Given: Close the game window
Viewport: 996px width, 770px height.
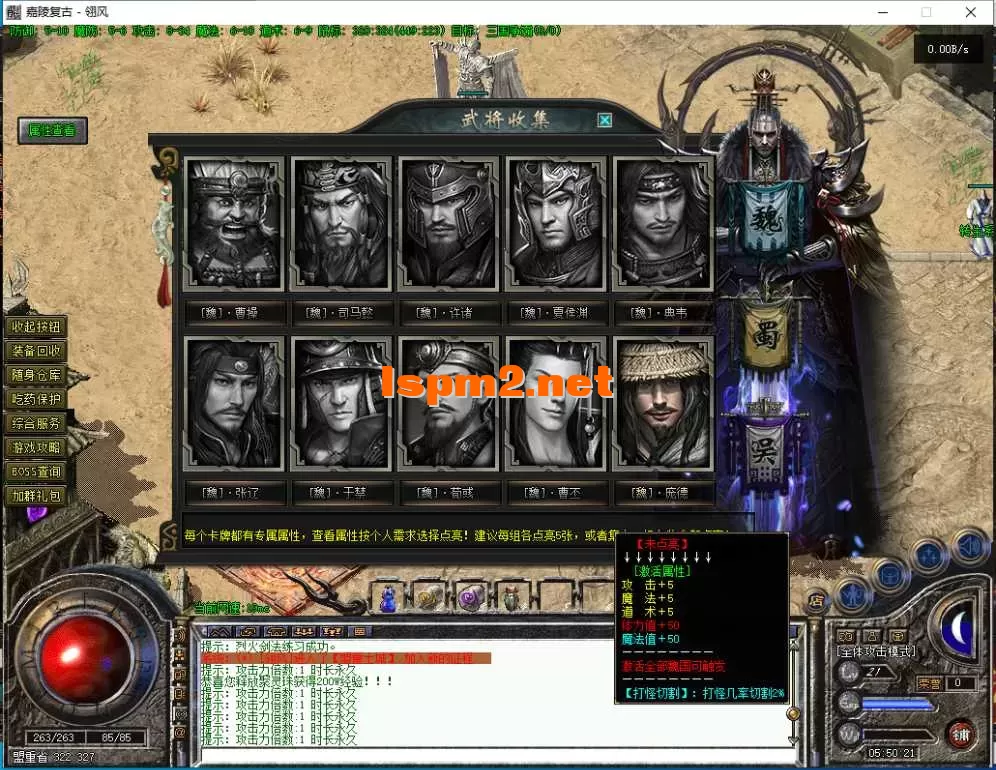Looking at the screenshot, I should coord(971,12).
